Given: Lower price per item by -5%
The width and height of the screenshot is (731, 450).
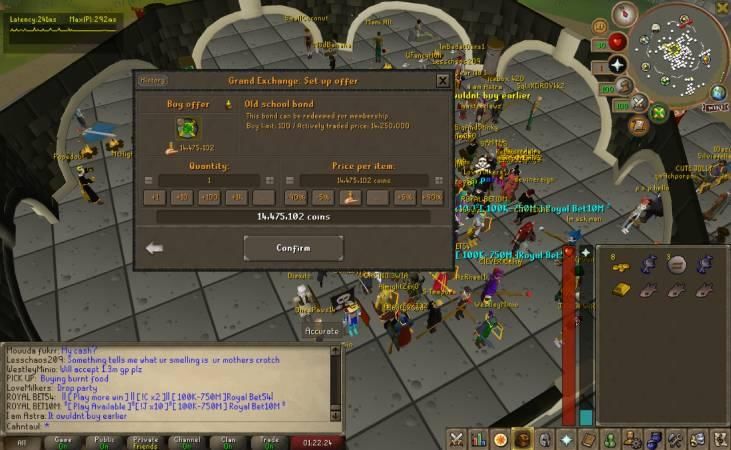Looking at the screenshot, I should (x=323, y=197).
